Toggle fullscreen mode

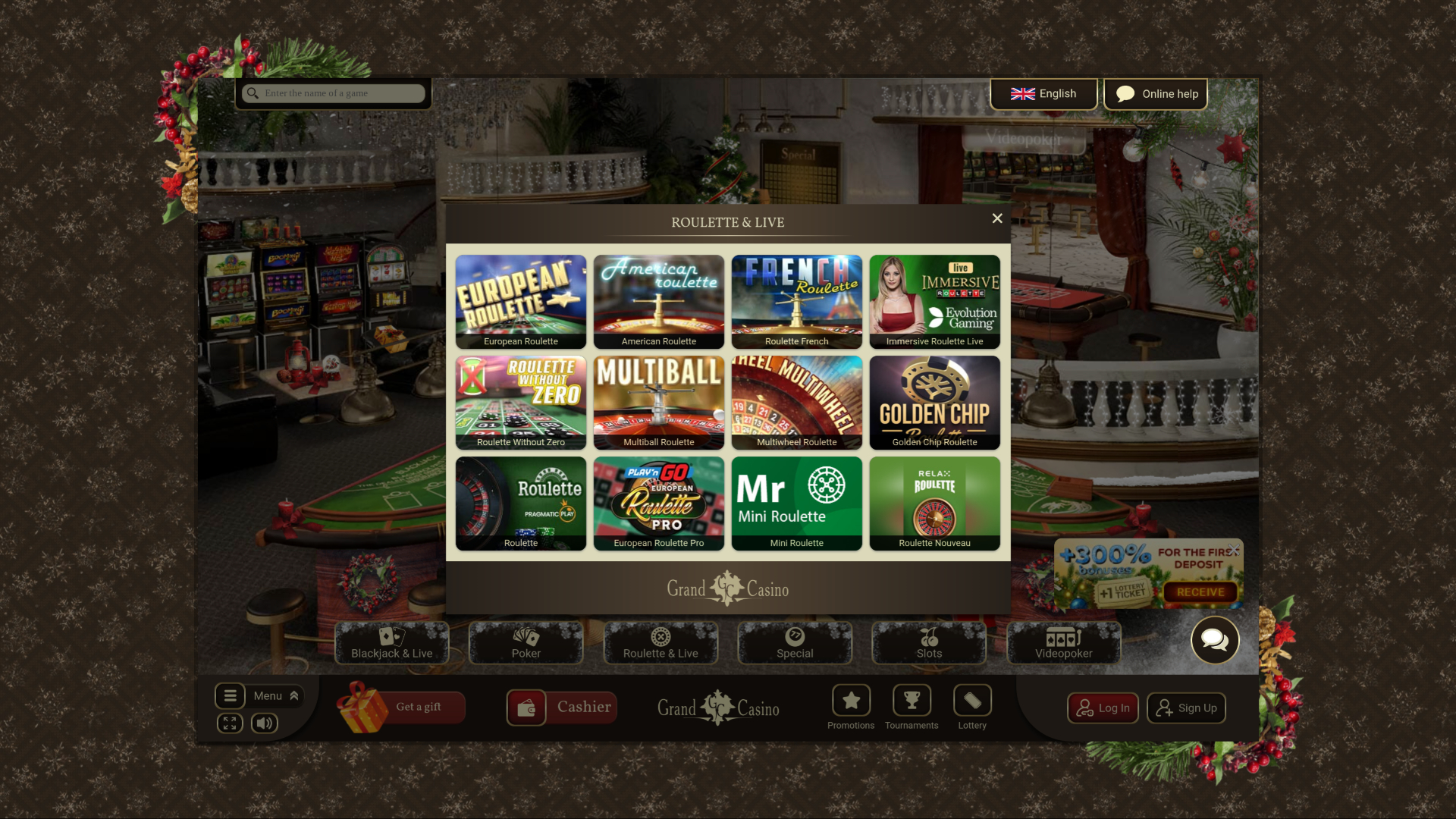[x=231, y=723]
